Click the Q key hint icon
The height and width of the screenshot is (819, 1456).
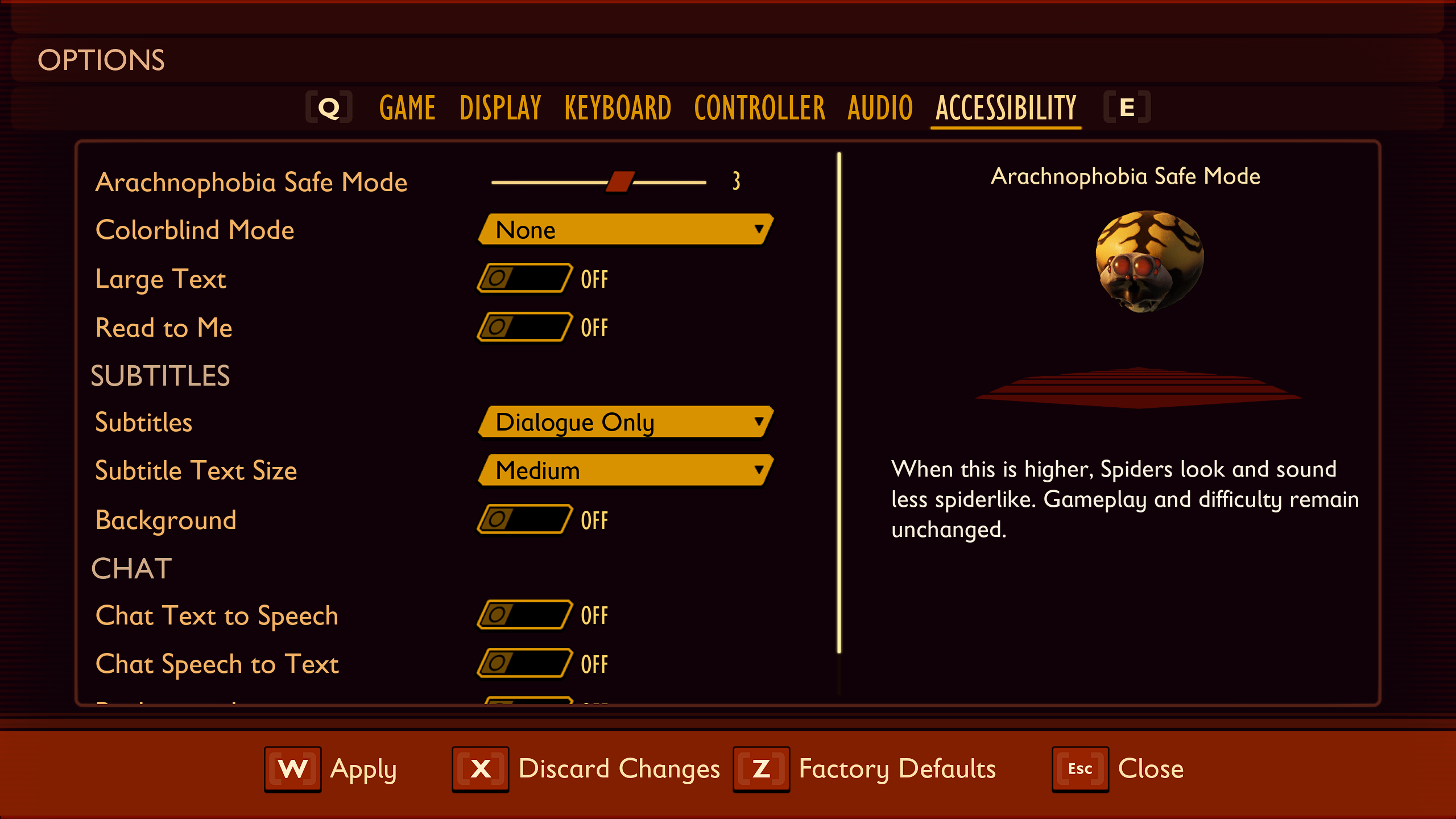tap(329, 107)
